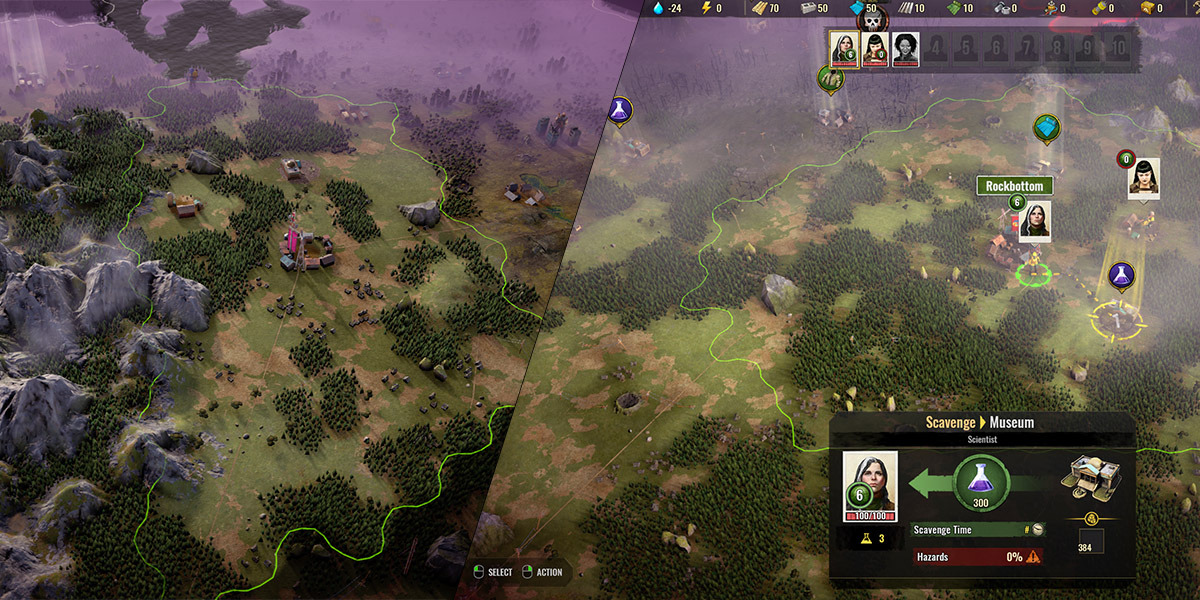Select the black-haired specialist's portrait on the map
The height and width of the screenshot is (600, 1200).
[x=1144, y=178]
